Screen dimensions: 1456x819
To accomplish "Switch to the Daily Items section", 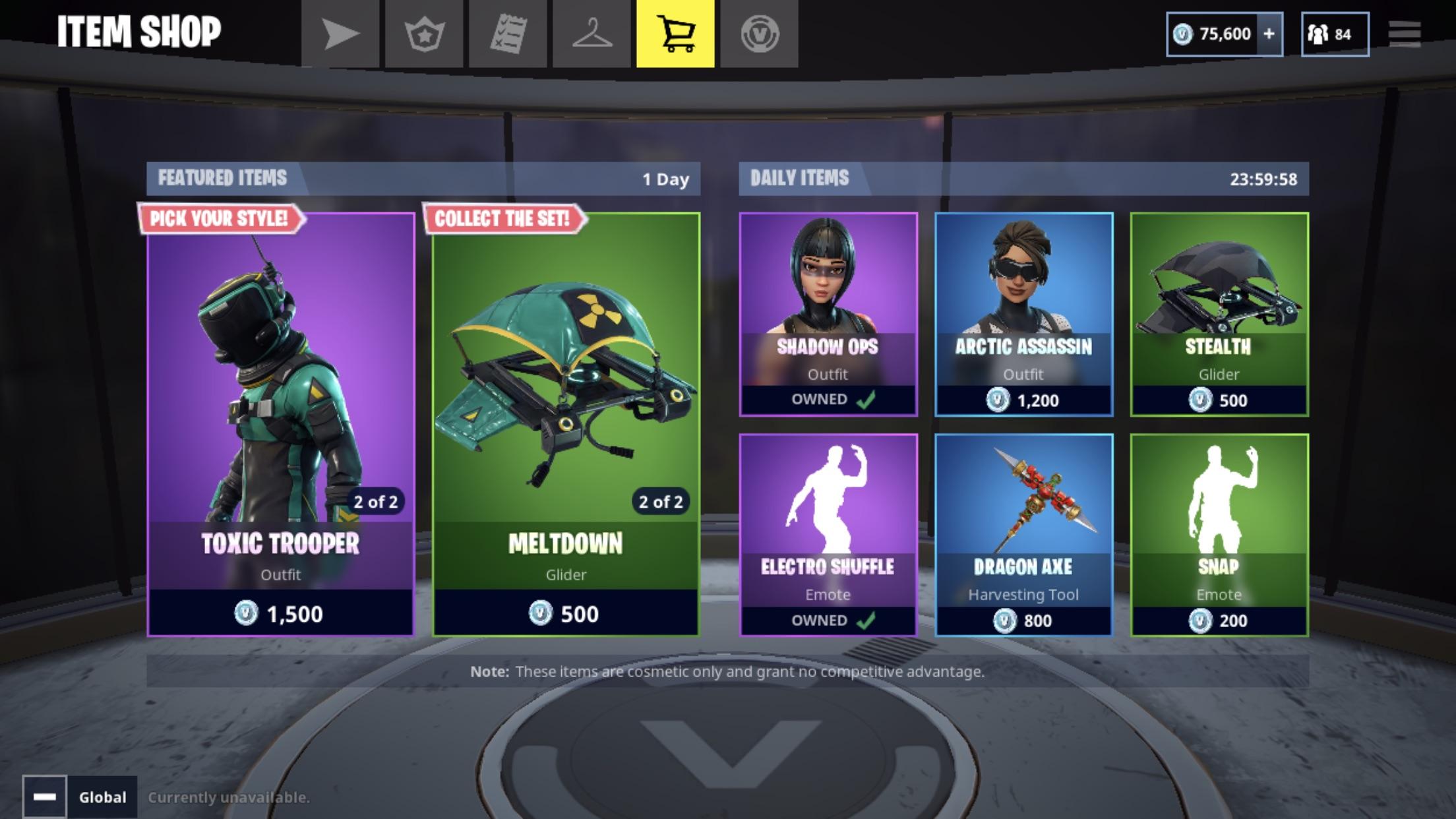I will pos(801,177).
